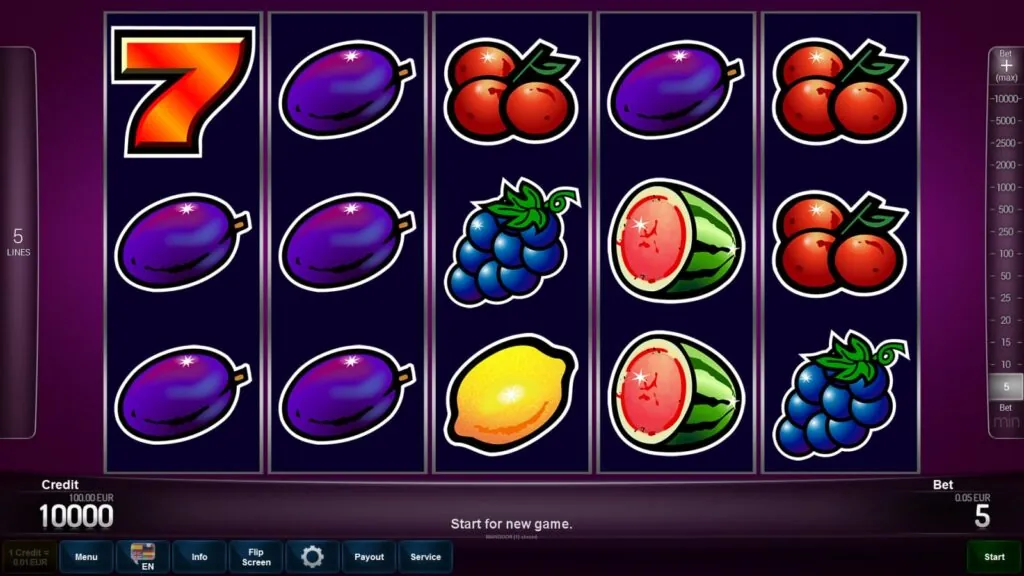View the Payout table

pos(369,557)
